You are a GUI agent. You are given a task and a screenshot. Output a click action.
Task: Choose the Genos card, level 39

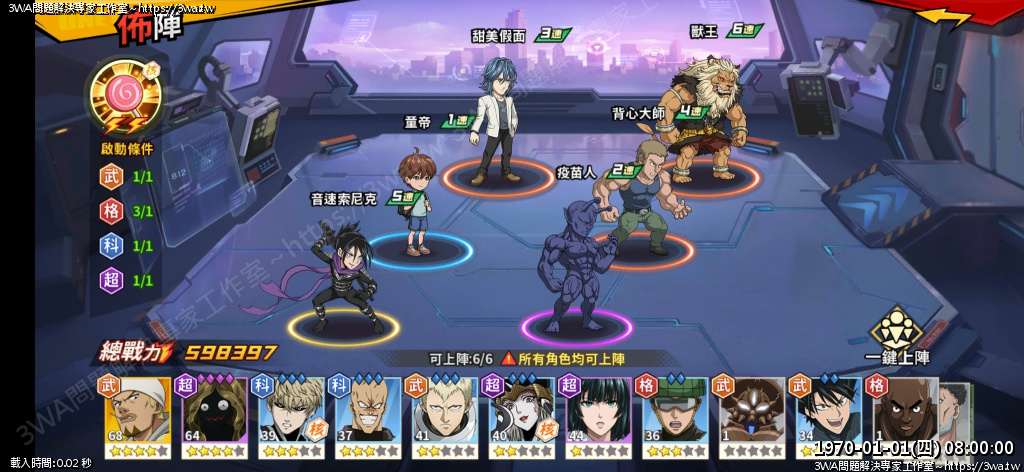pos(287,415)
